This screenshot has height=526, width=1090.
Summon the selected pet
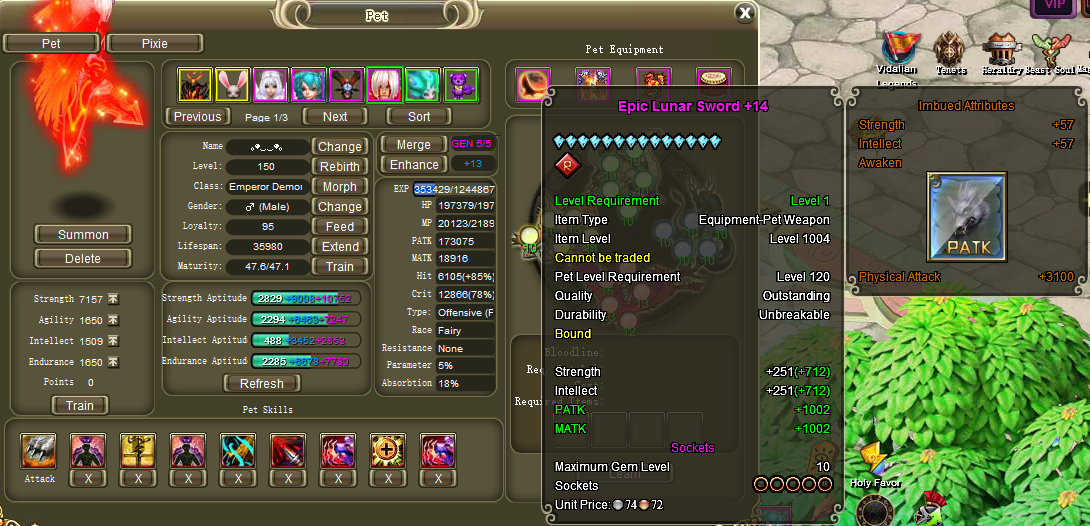[x=83, y=235]
